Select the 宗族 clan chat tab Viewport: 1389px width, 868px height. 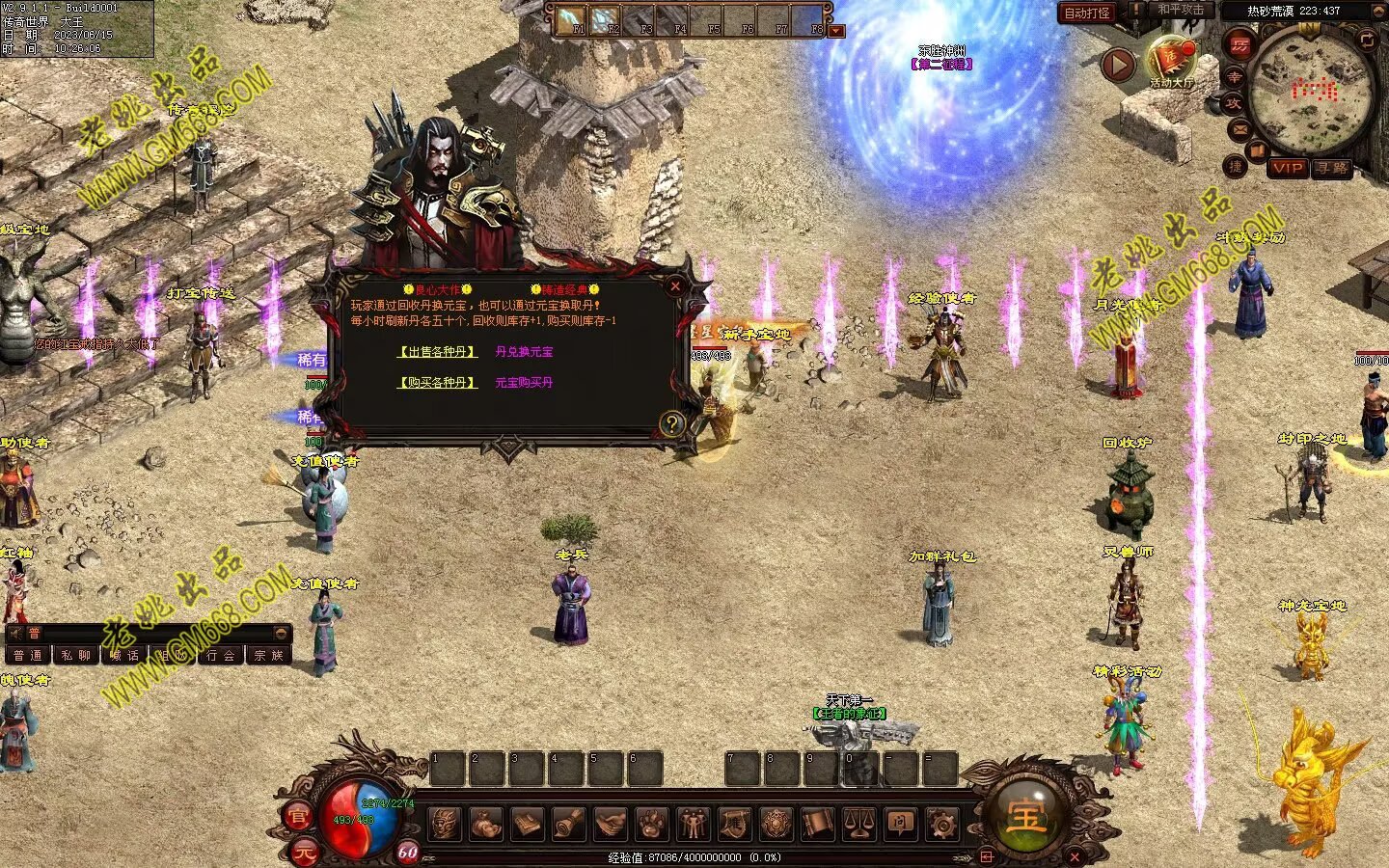coord(269,655)
